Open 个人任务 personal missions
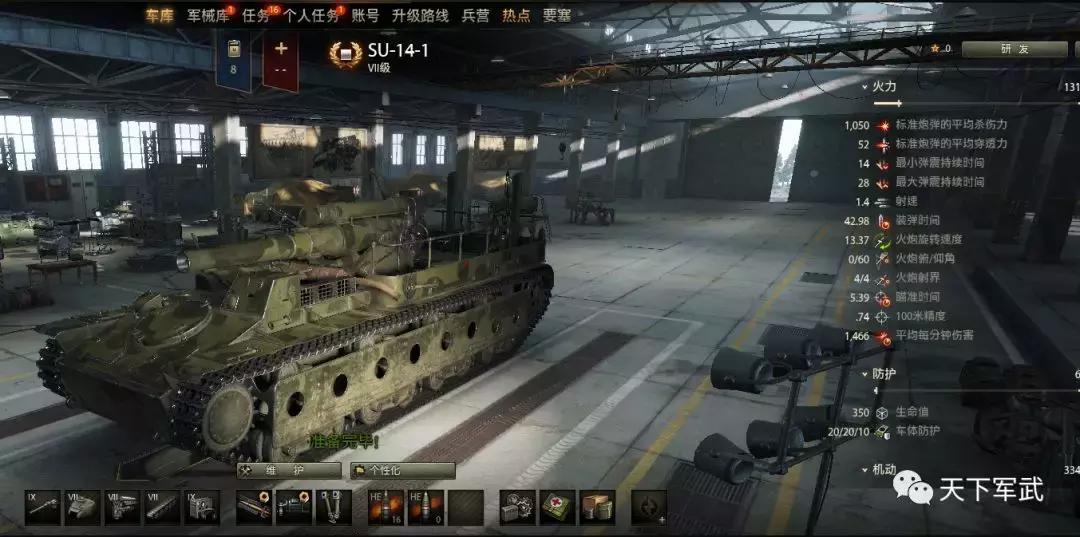Viewport: 1080px width, 537px height. 311,16
